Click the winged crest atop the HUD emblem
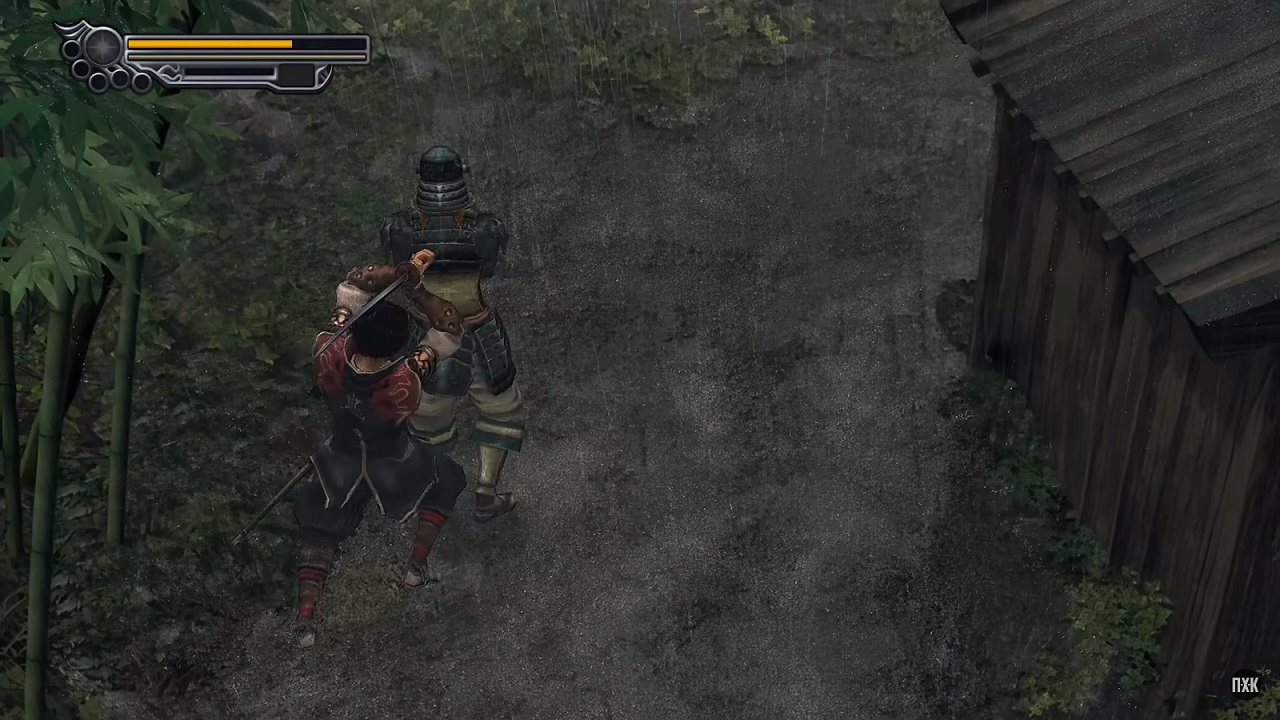The height and width of the screenshot is (720, 1280). point(74,29)
